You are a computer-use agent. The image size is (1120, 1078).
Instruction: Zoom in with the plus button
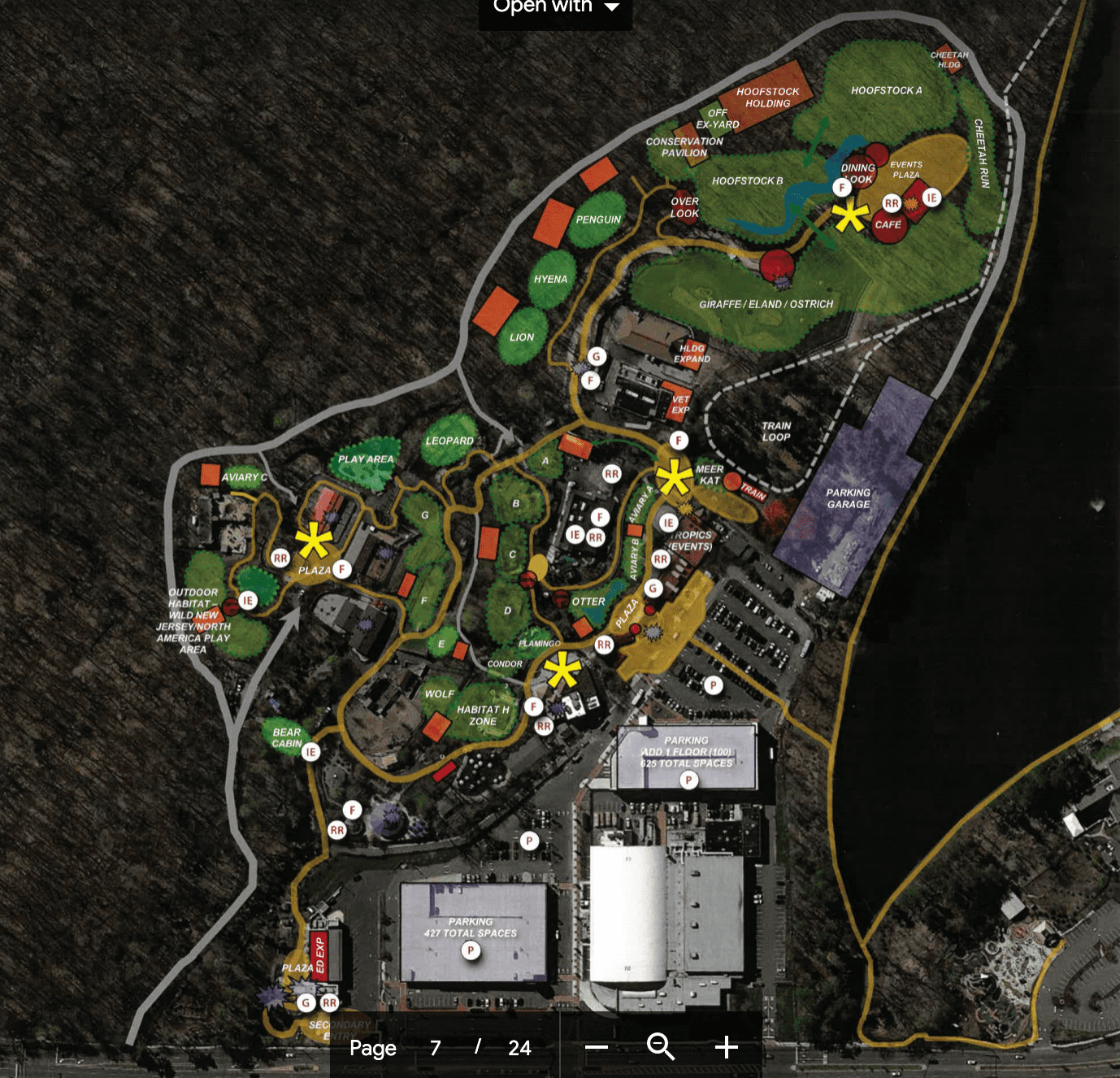click(726, 1047)
